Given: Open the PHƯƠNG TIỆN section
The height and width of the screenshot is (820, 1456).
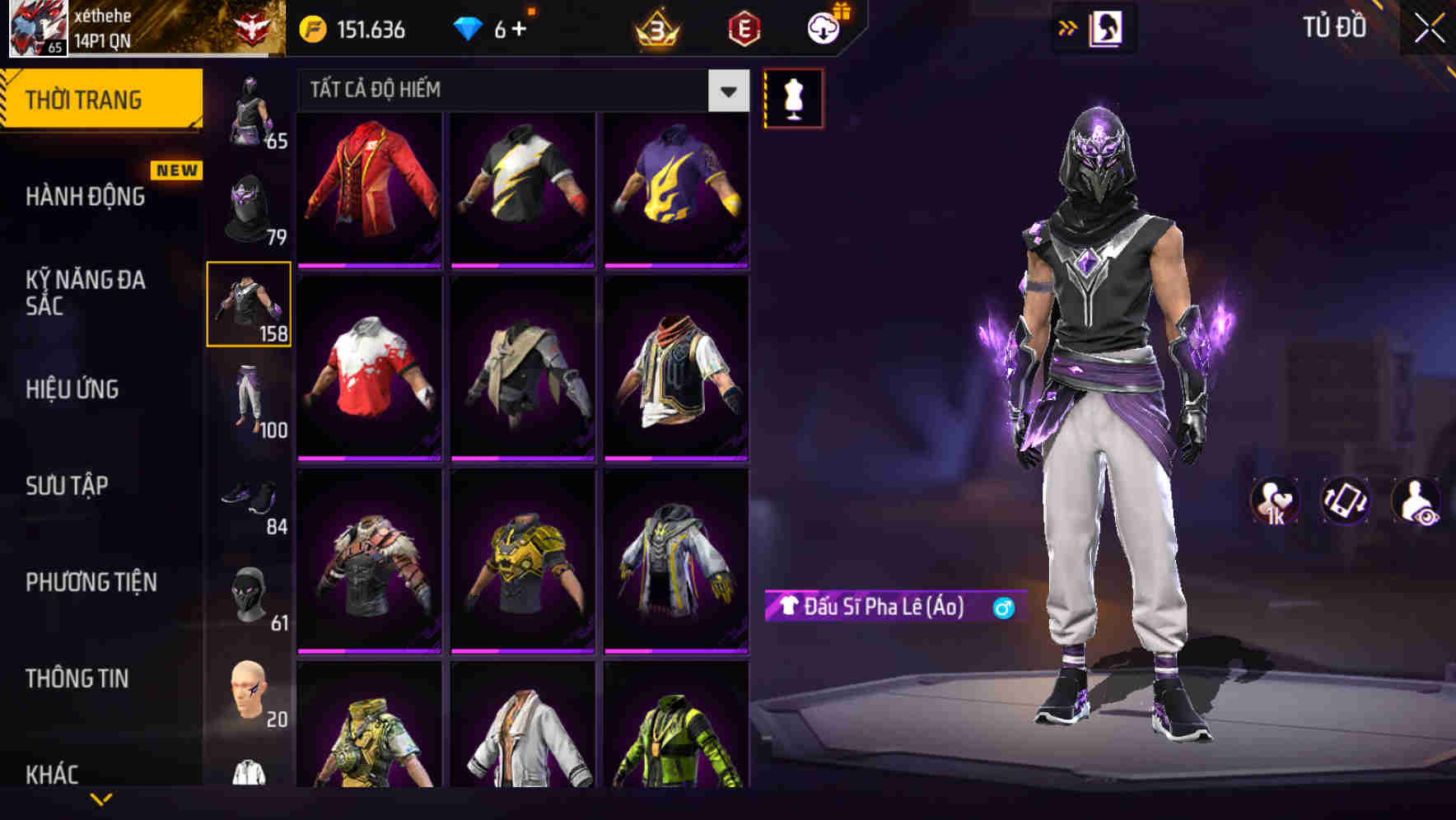Looking at the screenshot, I should click(91, 581).
